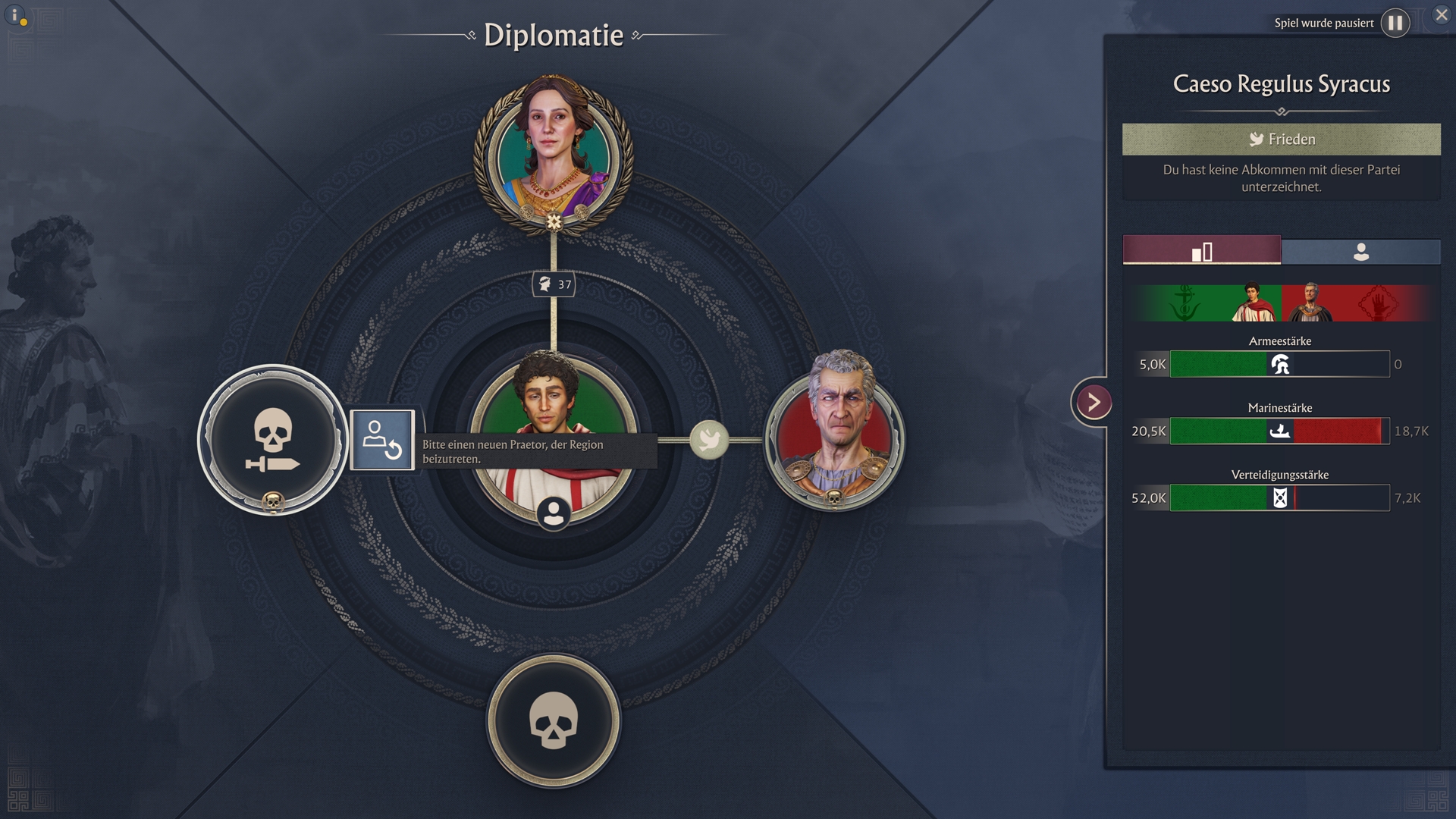Click the Frieden status banner

click(x=1281, y=140)
